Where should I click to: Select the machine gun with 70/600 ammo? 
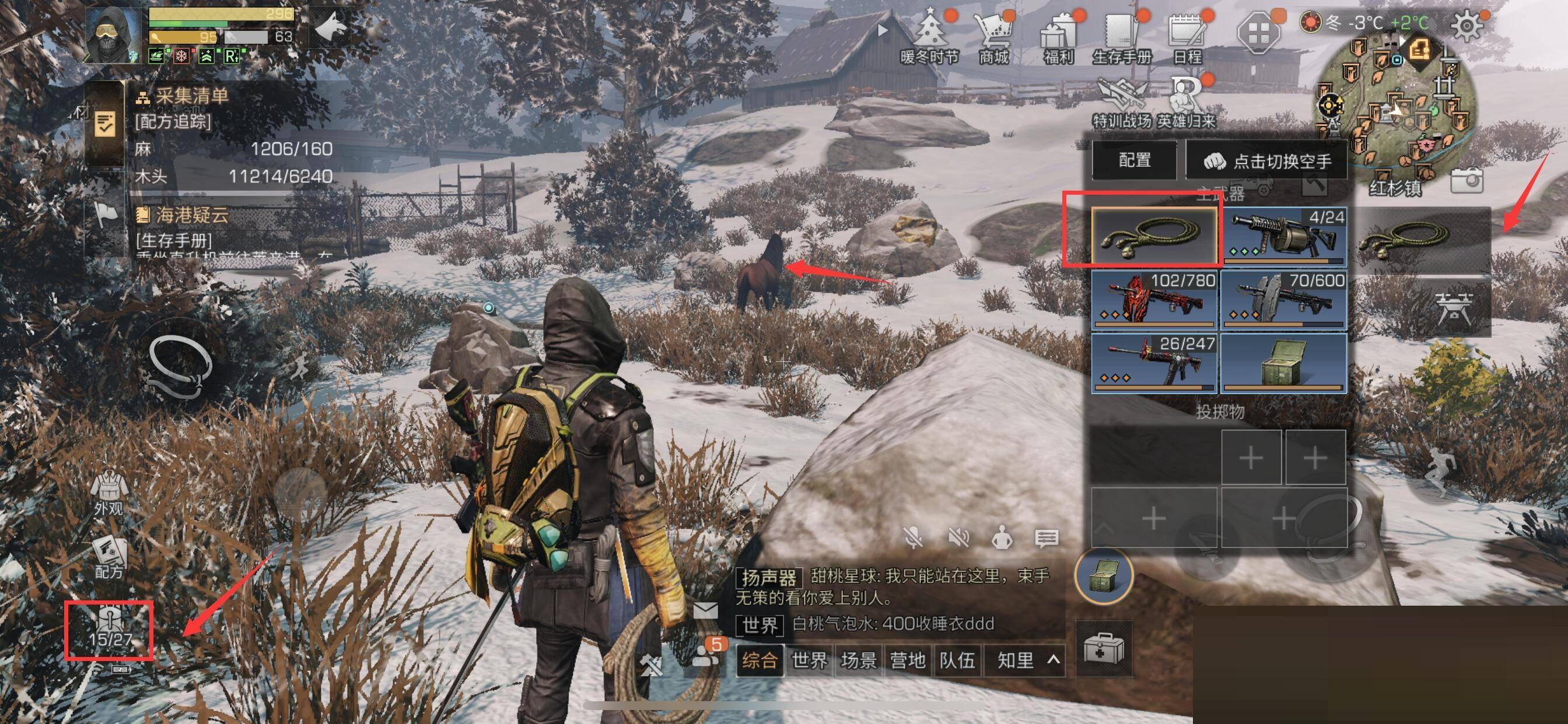(1283, 300)
